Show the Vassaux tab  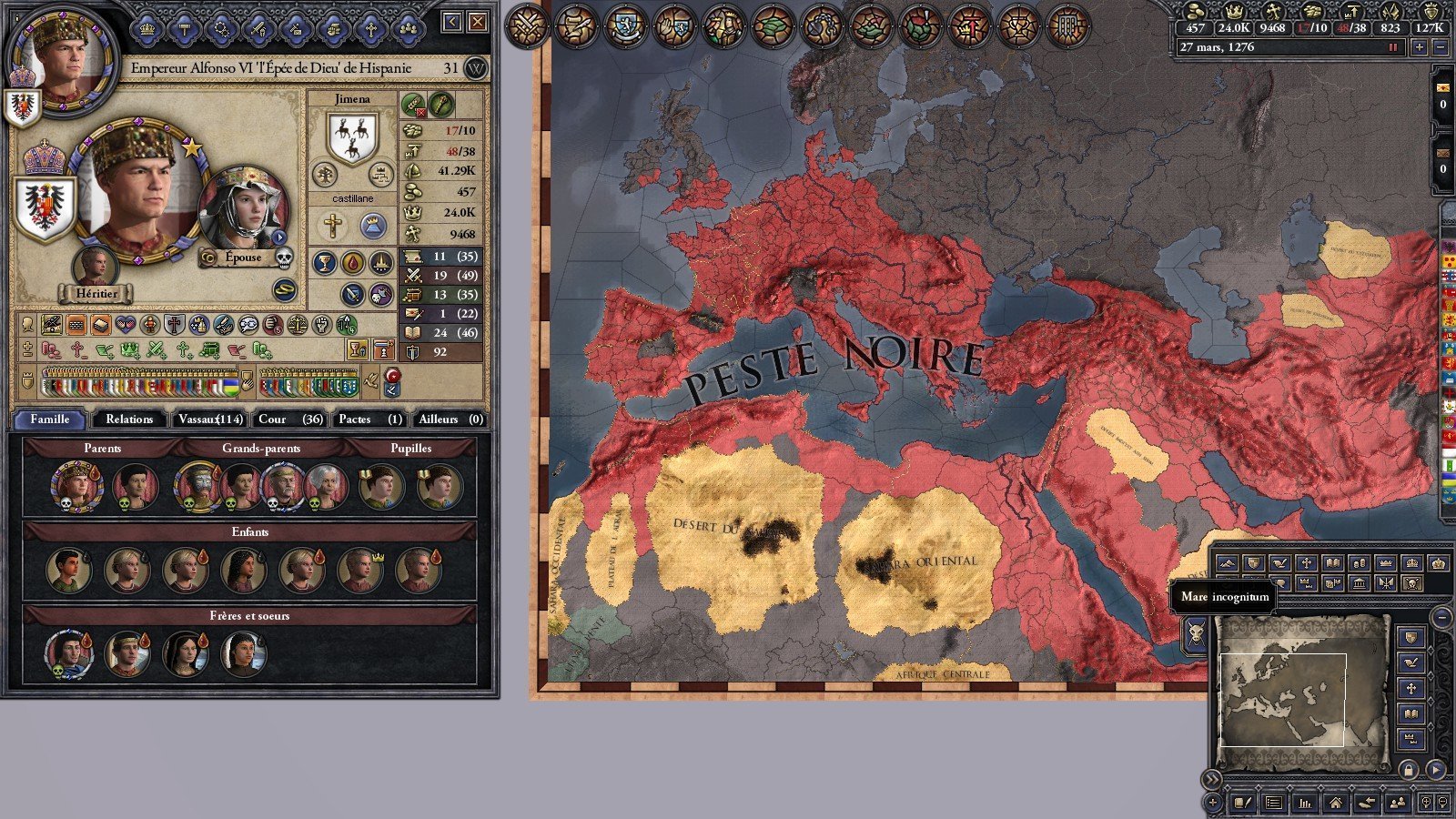click(210, 420)
